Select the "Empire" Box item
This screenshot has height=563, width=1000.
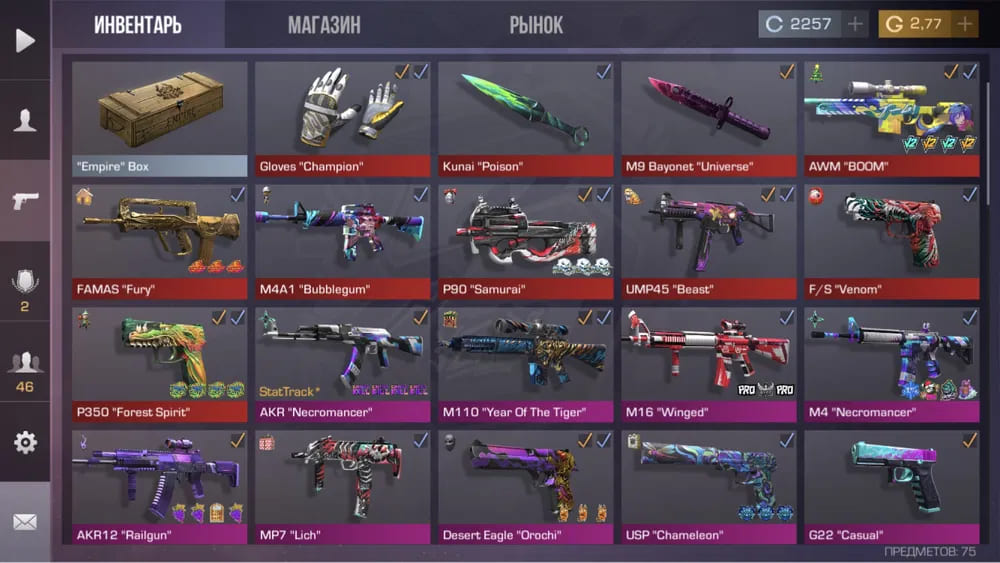(x=160, y=118)
